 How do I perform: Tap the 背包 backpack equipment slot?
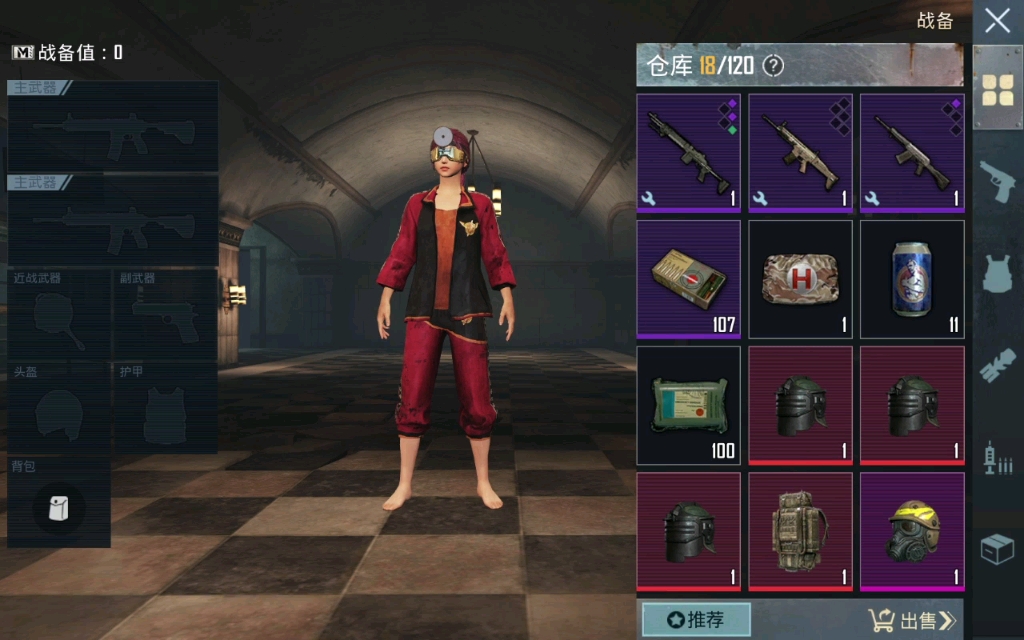pos(59,503)
